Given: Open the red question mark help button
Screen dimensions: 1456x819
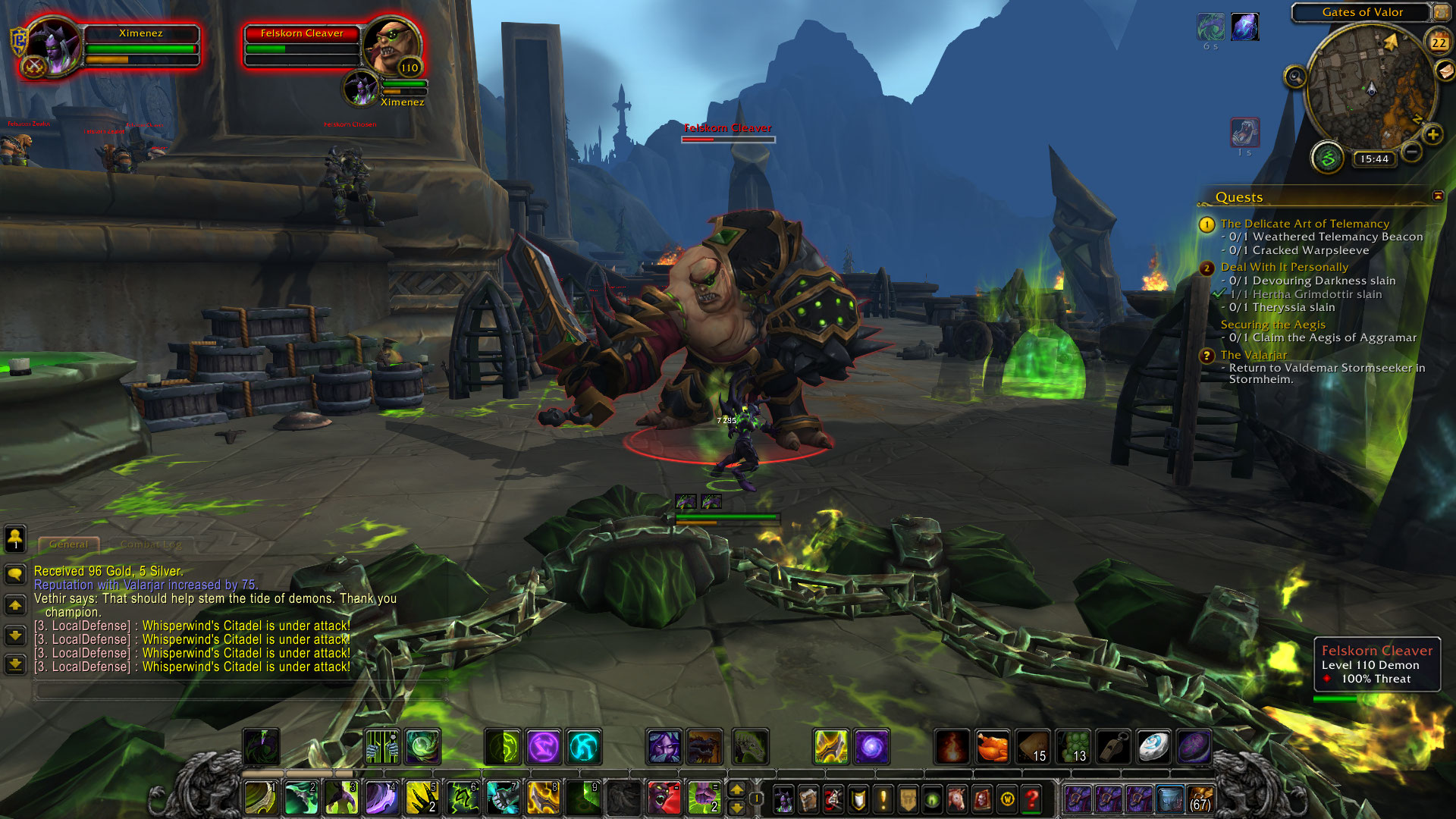Looking at the screenshot, I should 1031,799.
